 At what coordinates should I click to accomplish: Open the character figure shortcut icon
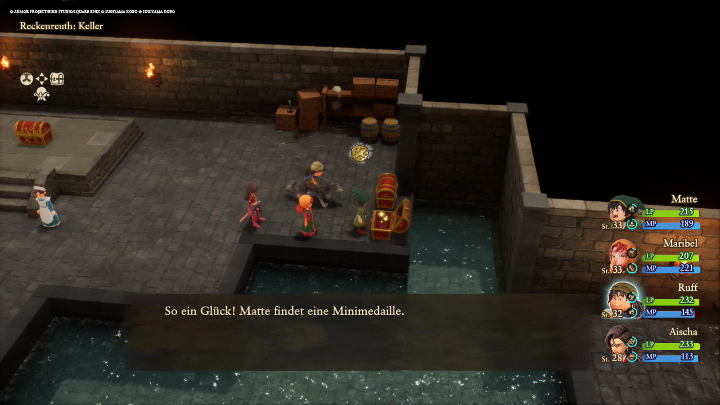pos(42,95)
